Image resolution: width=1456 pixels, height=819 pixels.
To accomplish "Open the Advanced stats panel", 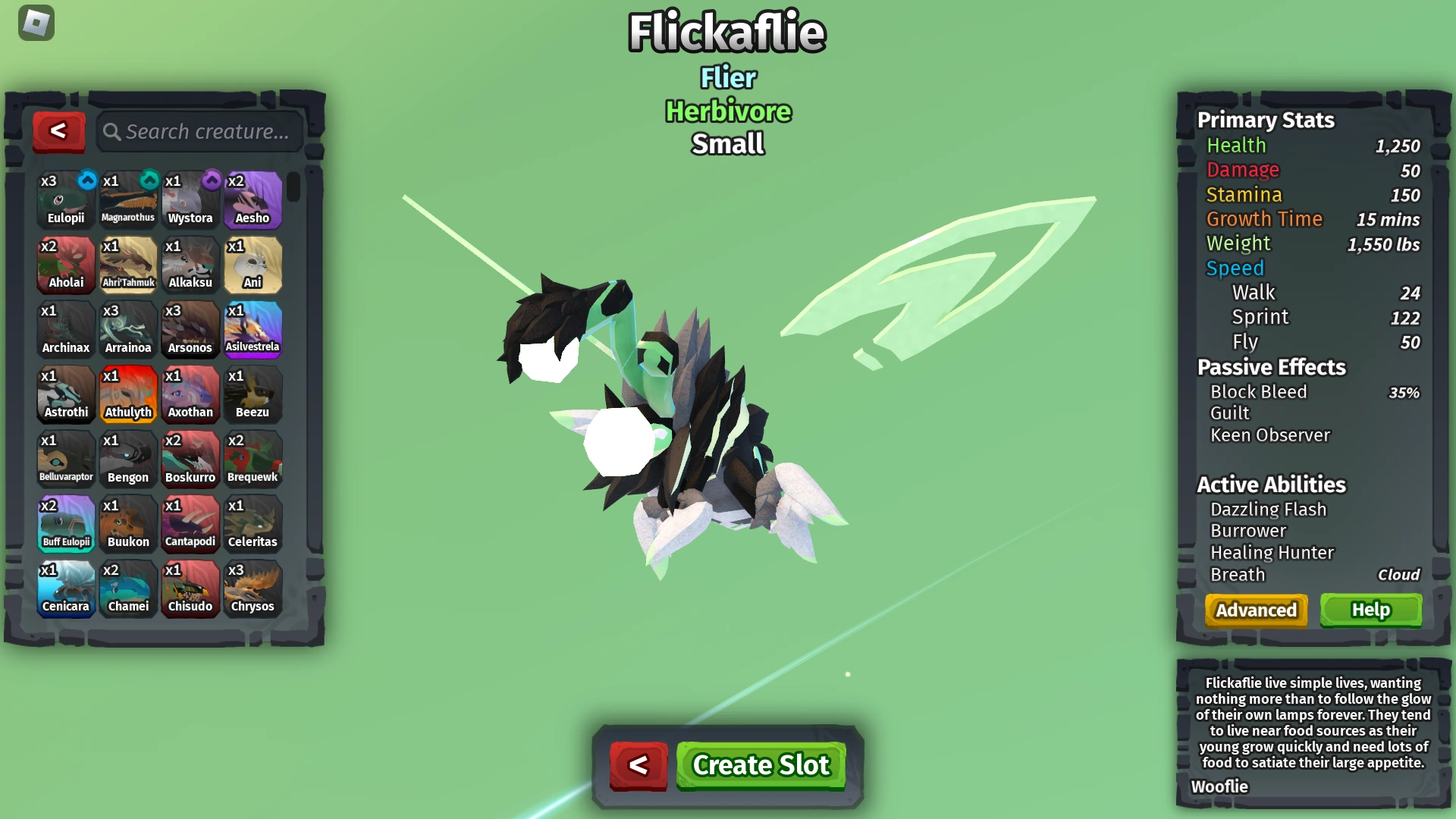I will point(1255,610).
